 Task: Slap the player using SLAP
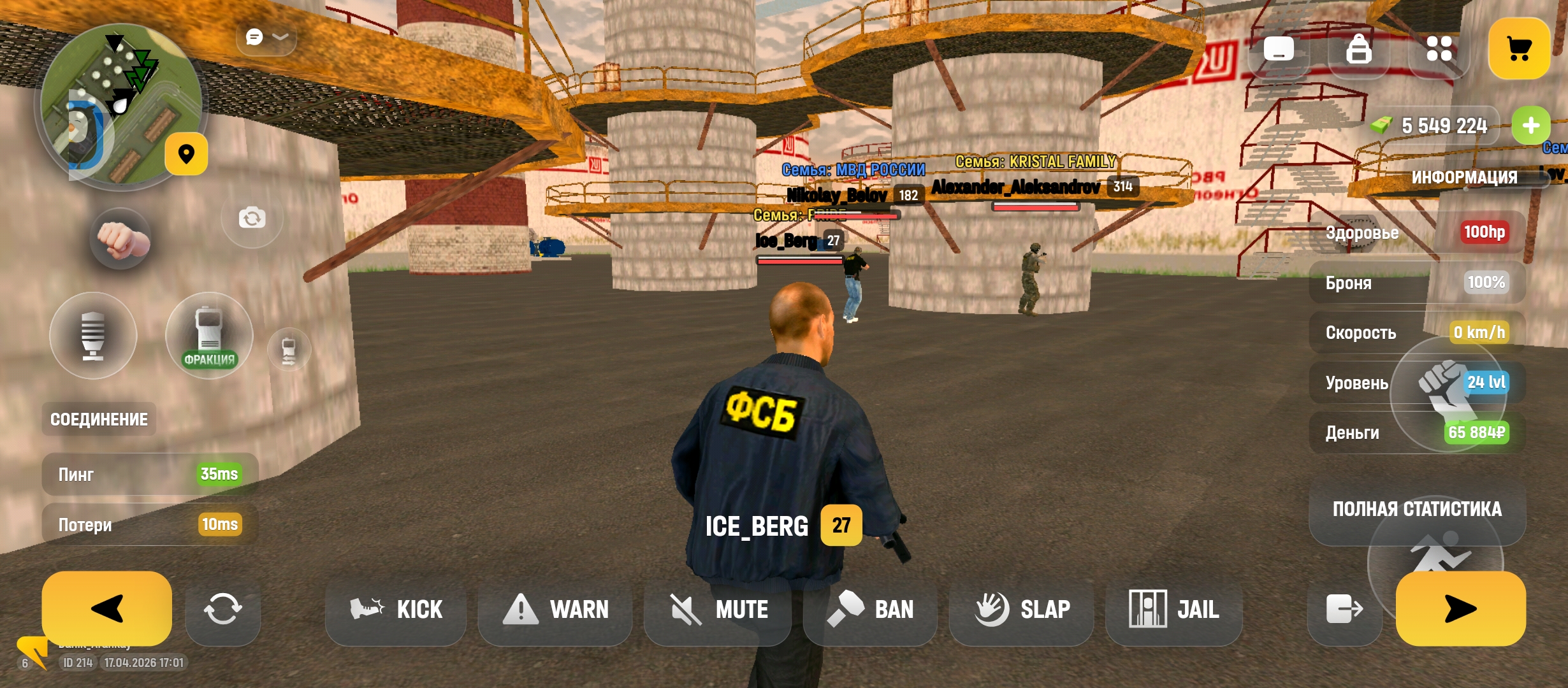pos(1022,610)
